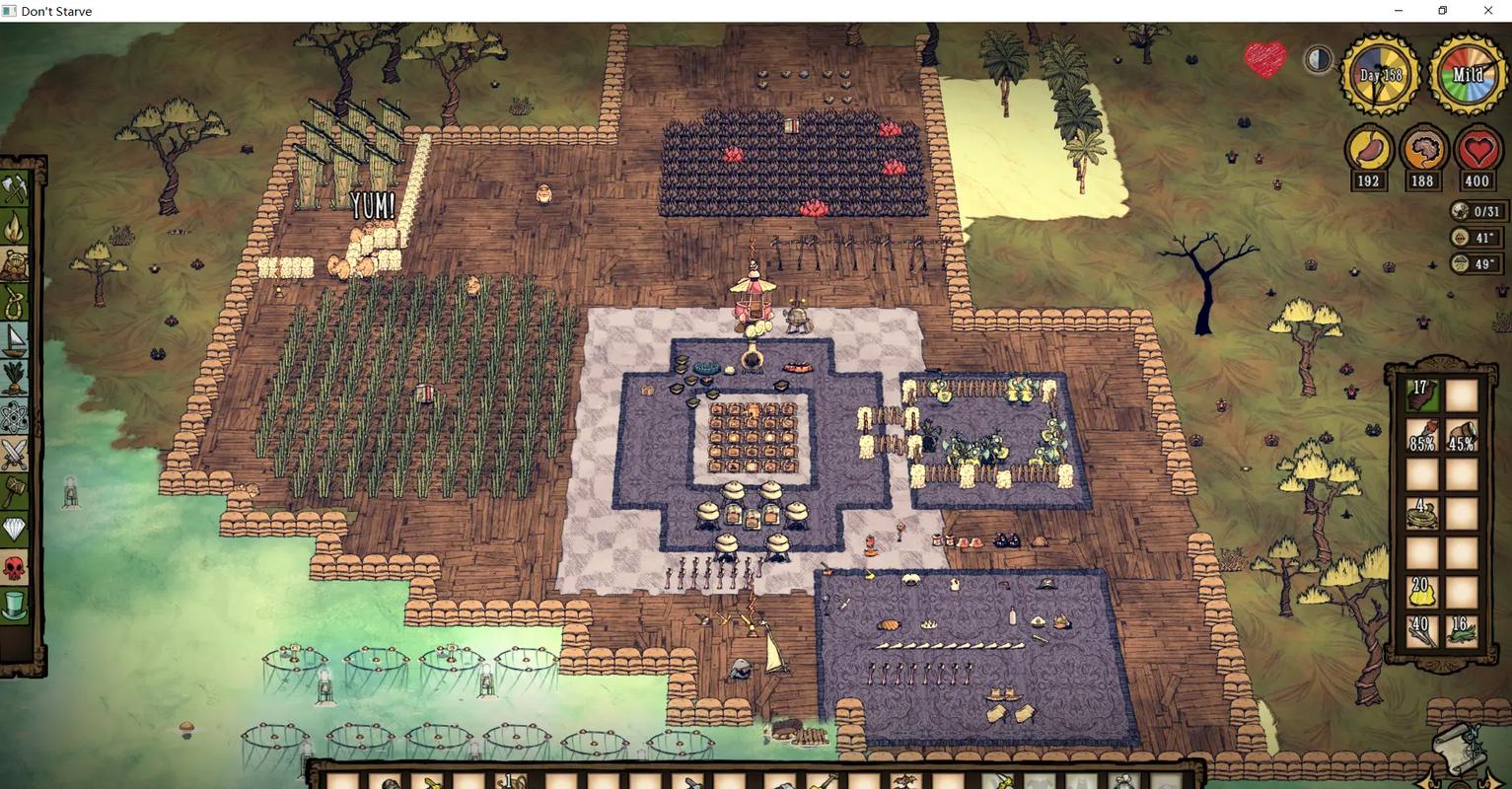
Task: Select the Refine diamond crafting tab
Action: (x=15, y=530)
